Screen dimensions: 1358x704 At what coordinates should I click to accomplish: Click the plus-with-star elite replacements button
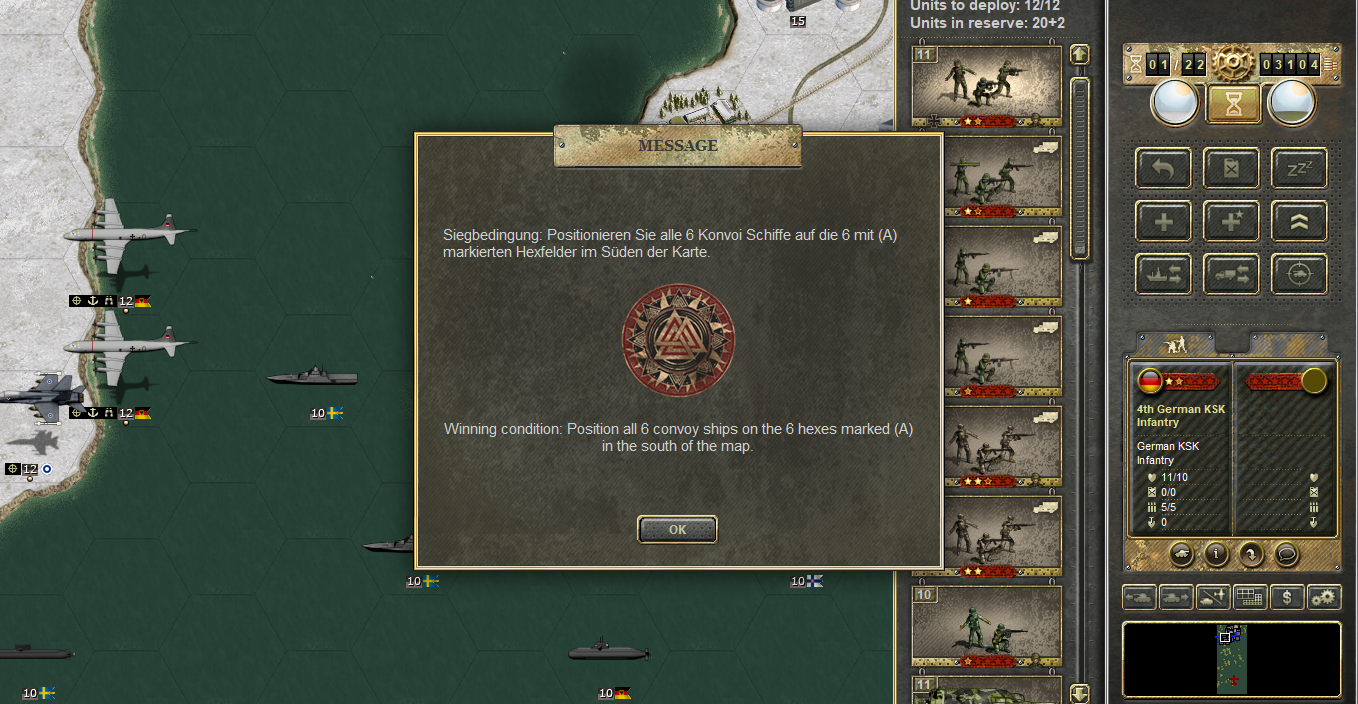coord(1231,221)
